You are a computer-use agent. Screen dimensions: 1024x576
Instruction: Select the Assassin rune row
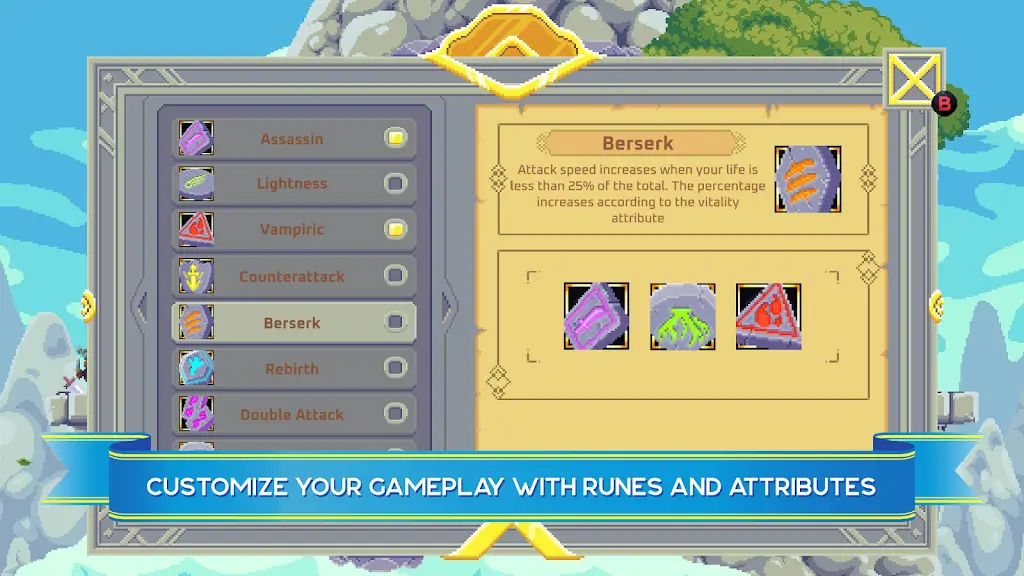click(291, 139)
